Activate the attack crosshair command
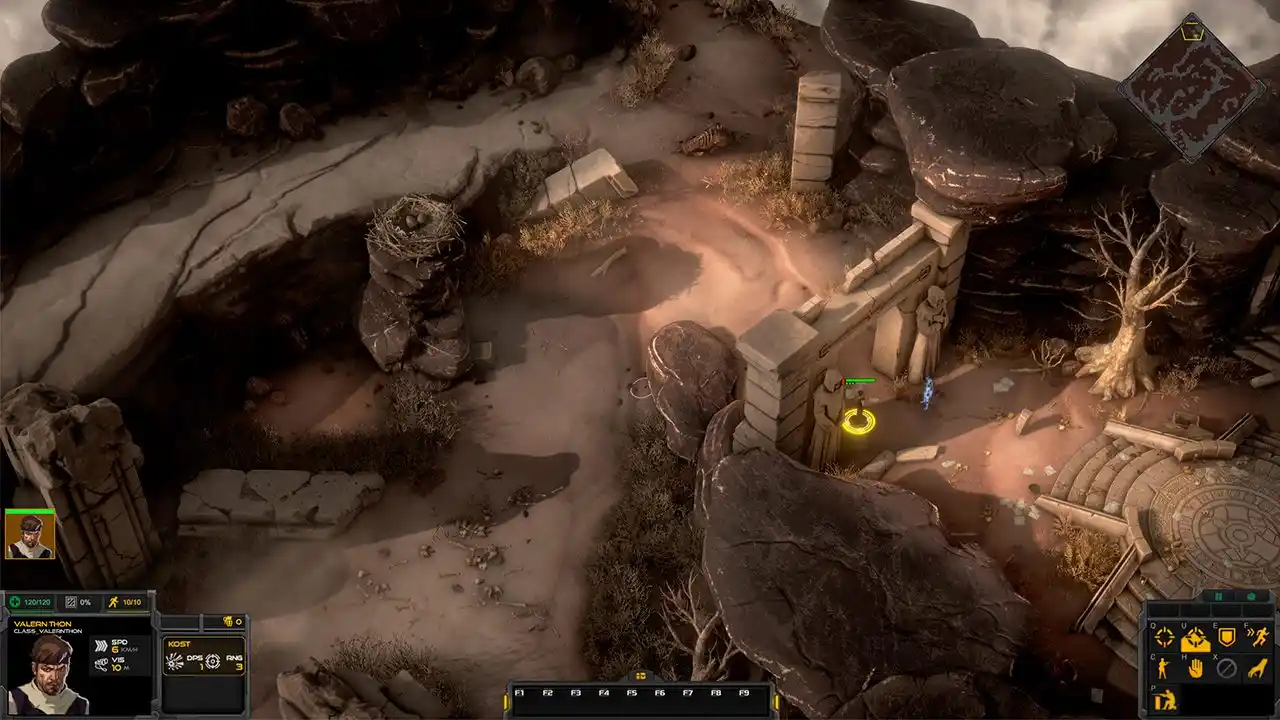The width and height of the screenshot is (1280, 720). (1165, 637)
